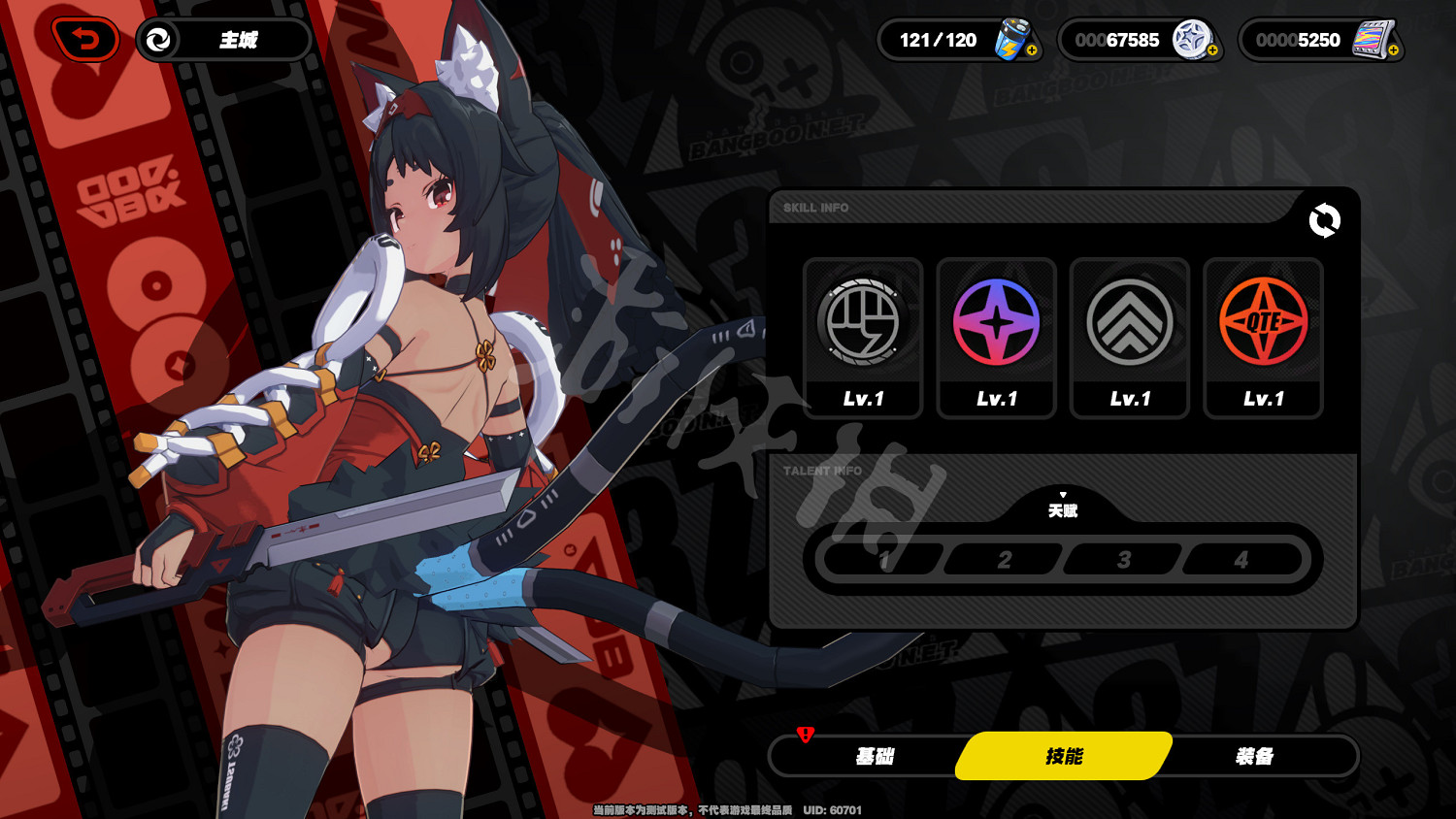Viewport: 1456px width, 819px height.
Task: Click the red back arrow button
Action: click(x=85, y=40)
